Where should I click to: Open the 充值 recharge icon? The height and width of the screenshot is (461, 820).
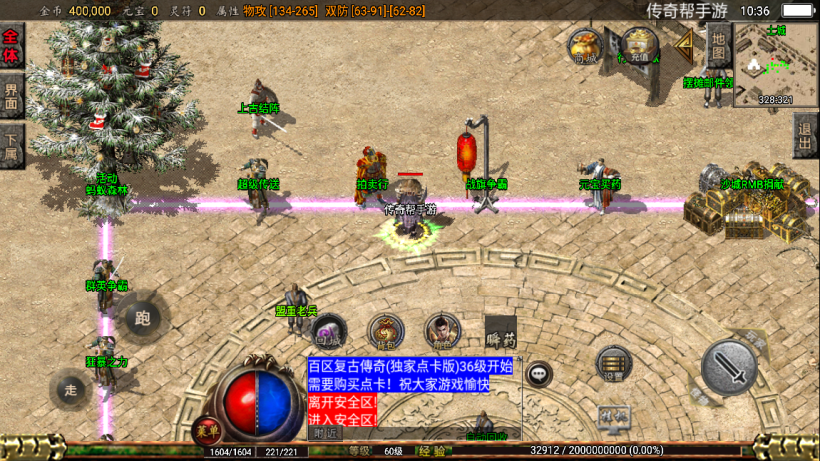(x=638, y=46)
